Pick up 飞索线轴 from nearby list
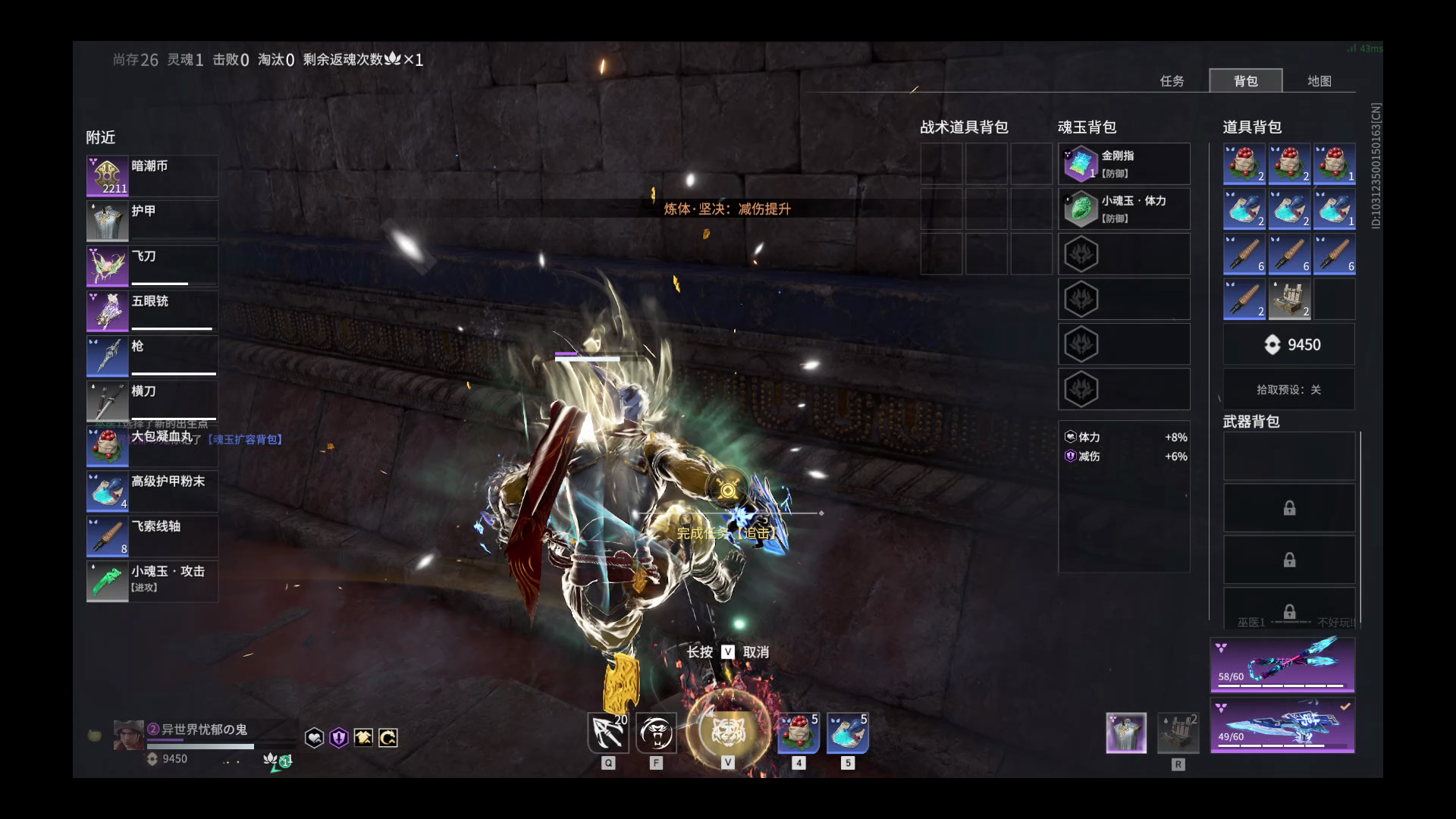 [152, 536]
